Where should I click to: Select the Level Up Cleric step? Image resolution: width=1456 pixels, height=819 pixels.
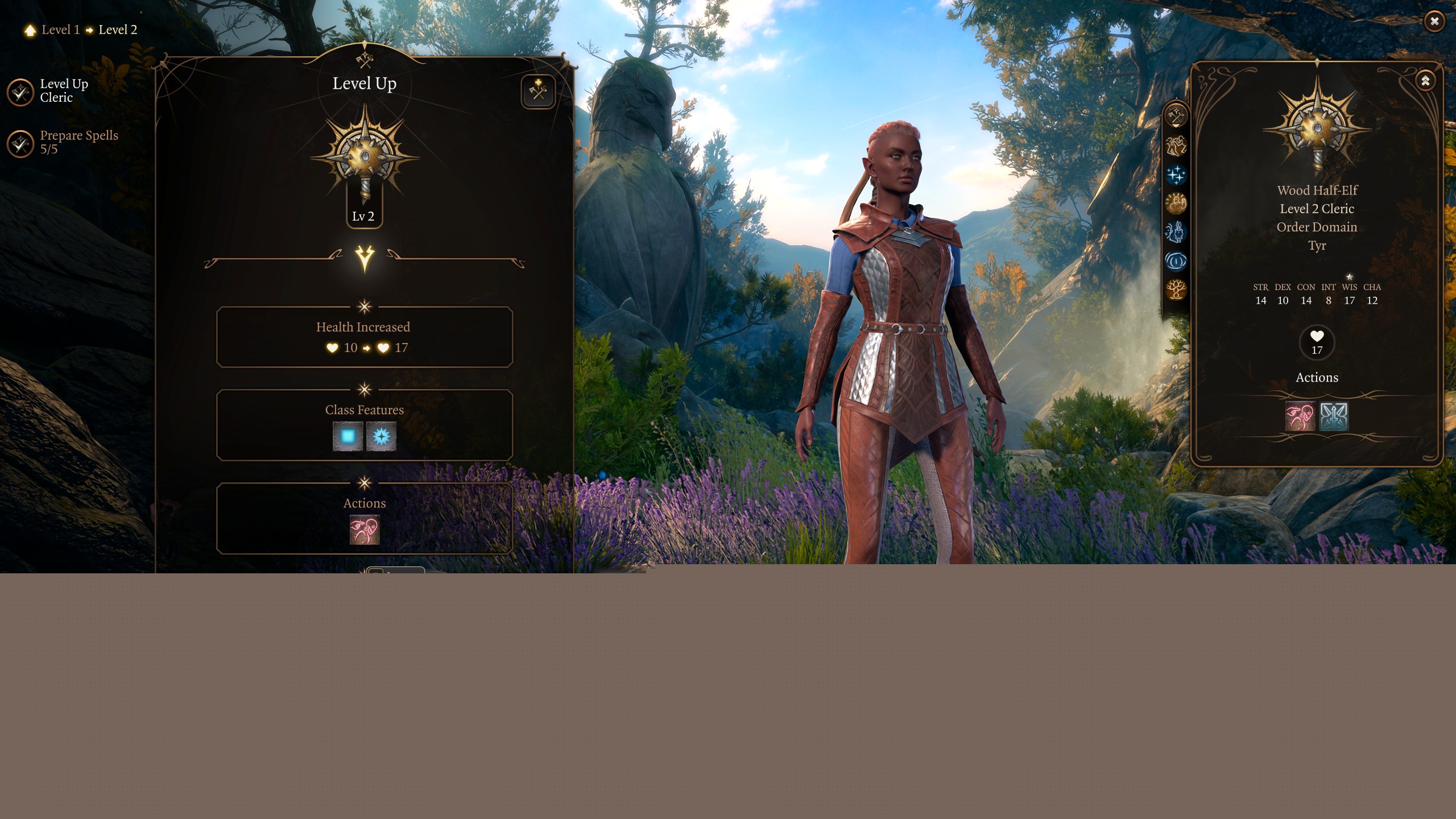click(20, 92)
